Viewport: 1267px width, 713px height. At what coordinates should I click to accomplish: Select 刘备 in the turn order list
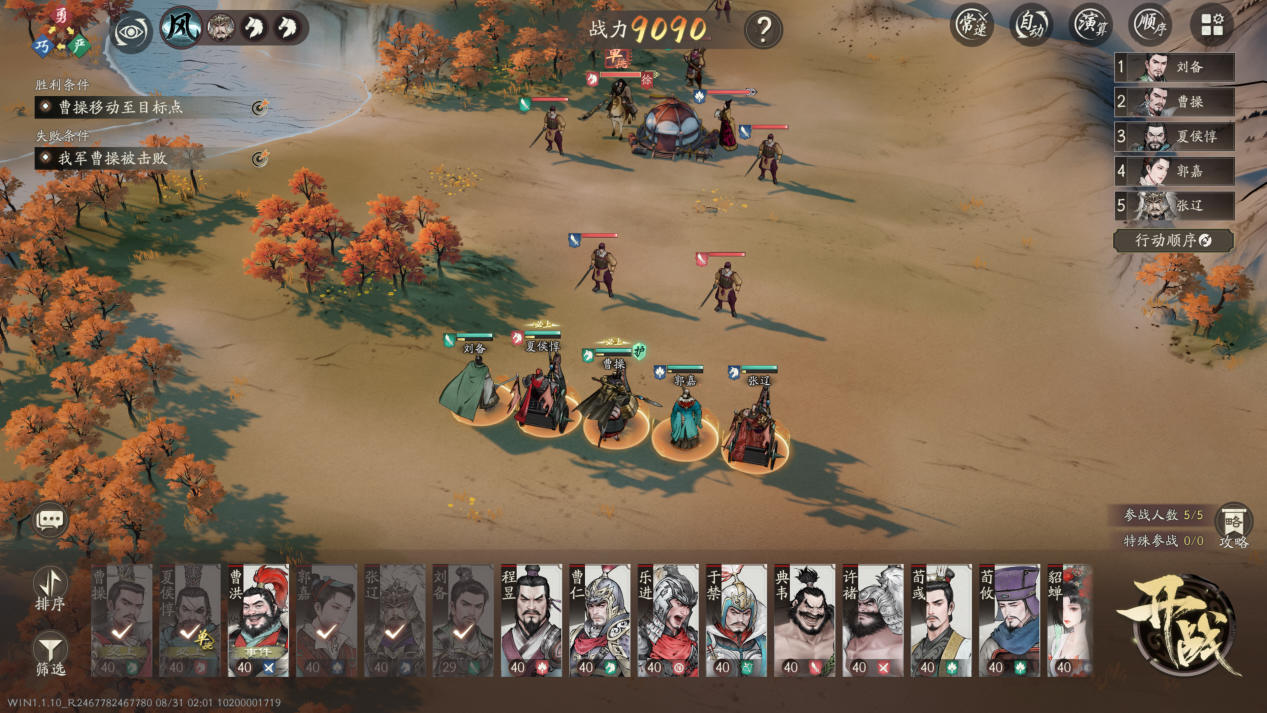tap(1175, 68)
